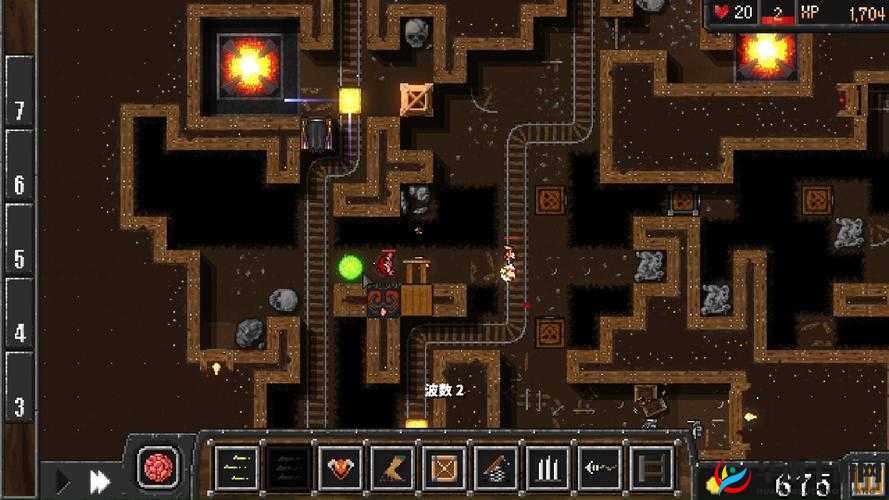Screen dimensions: 889x500
Task: Select the first trap slot with yellow dashes
Action: click(x=237, y=466)
